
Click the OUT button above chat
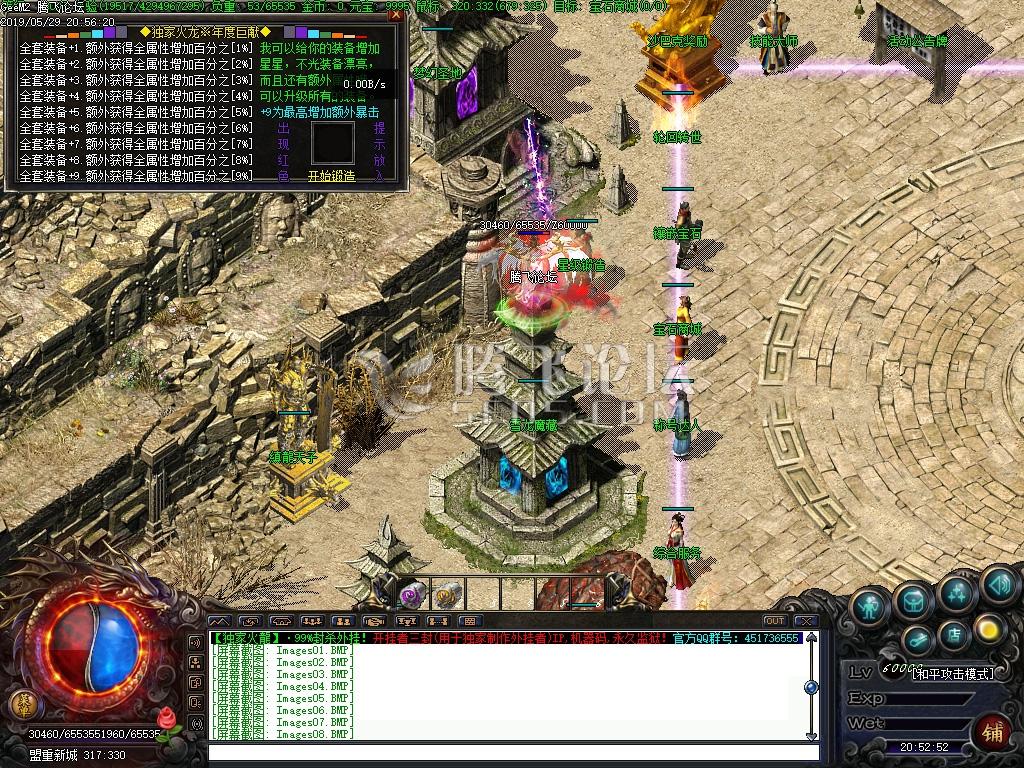pos(774,621)
